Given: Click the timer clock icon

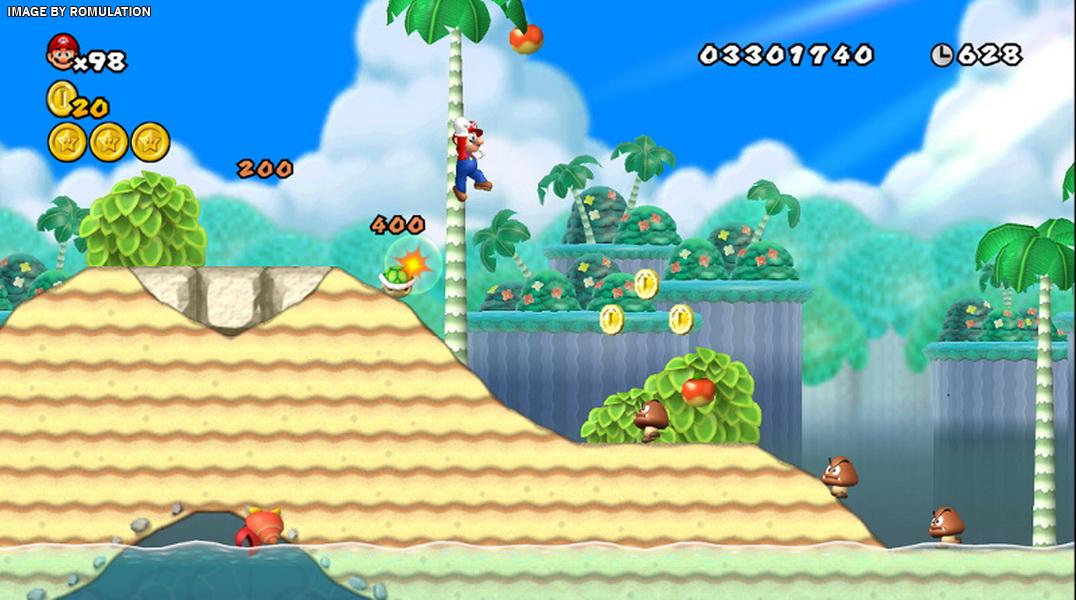Looking at the screenshot, I should click(x=942, y=55).
